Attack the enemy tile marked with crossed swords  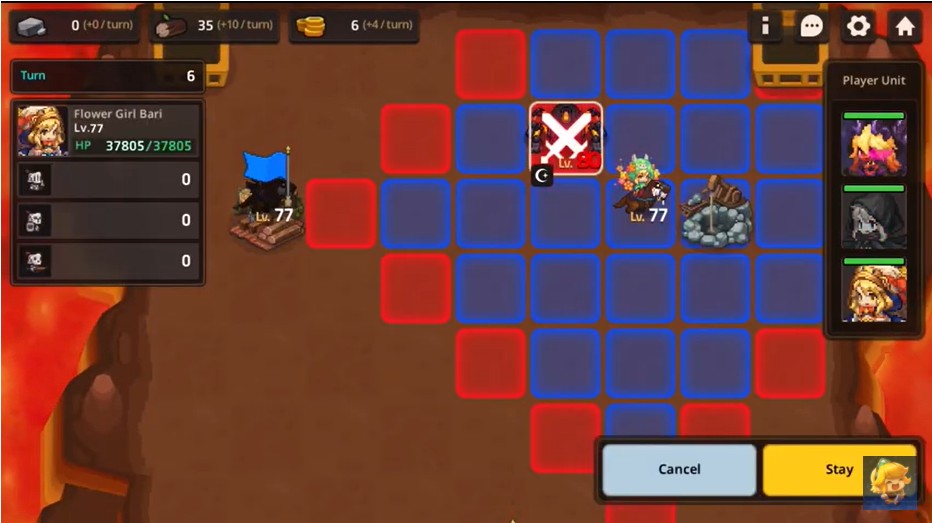(566, 139)
